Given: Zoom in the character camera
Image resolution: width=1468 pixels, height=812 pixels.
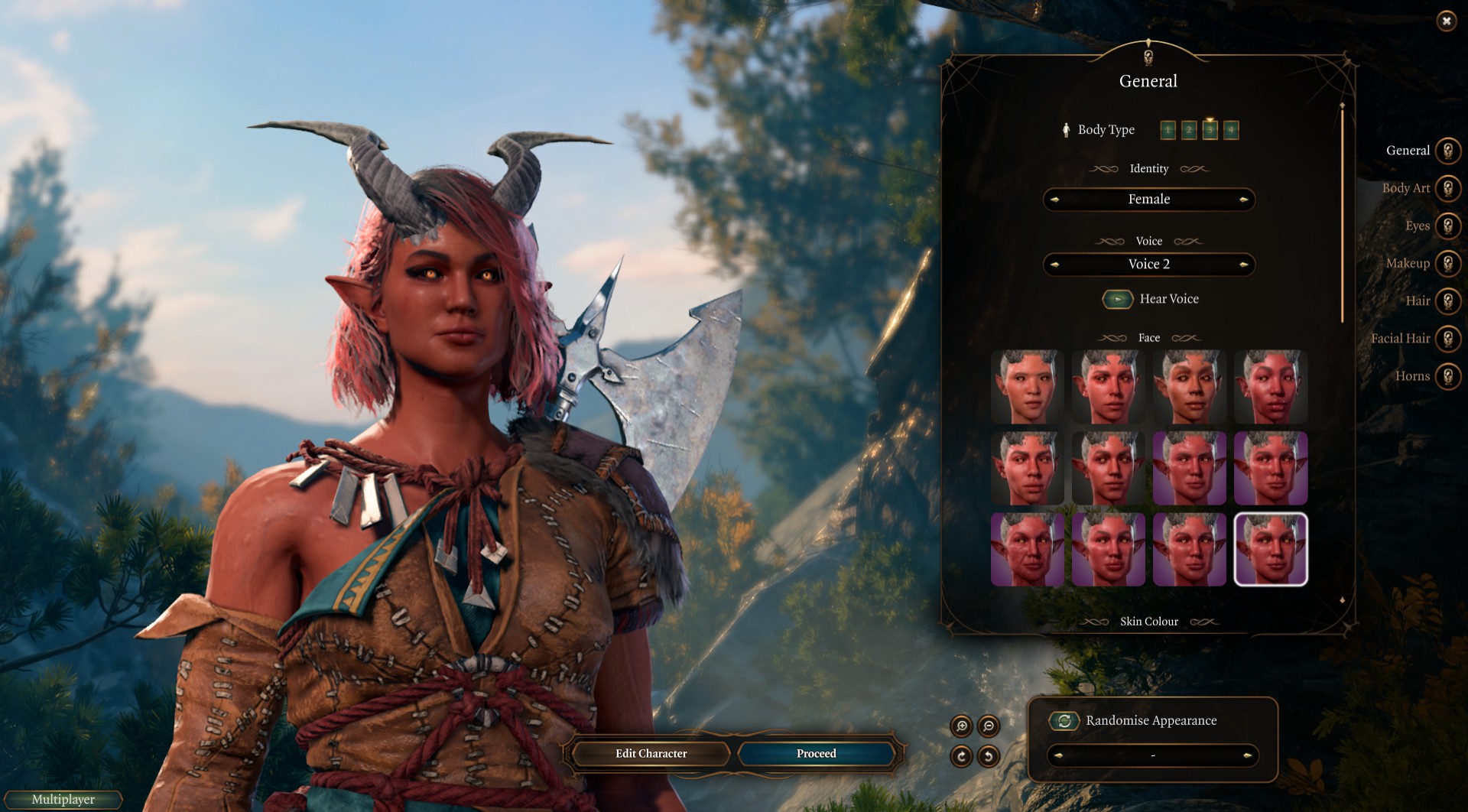Looking at the screenshot, I should [961, 726].
